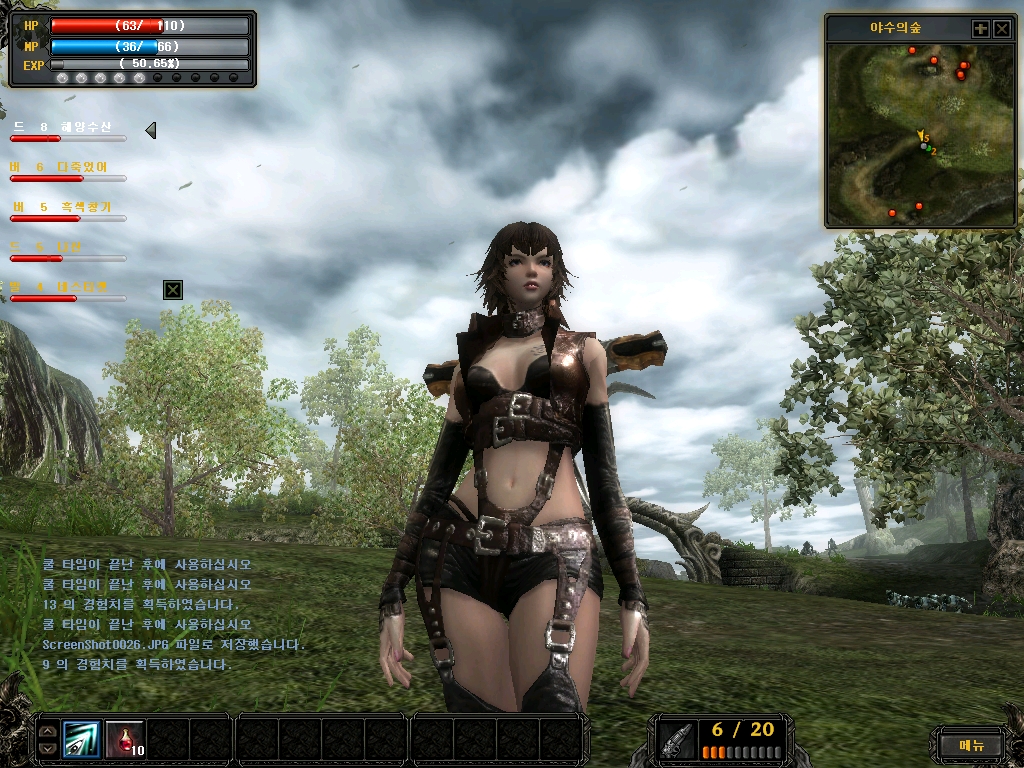Image resolution: width=1024 pixels, height=768 pixels.
Task: Switch hotbar page with the up arrow
Action: pos(46,731)
